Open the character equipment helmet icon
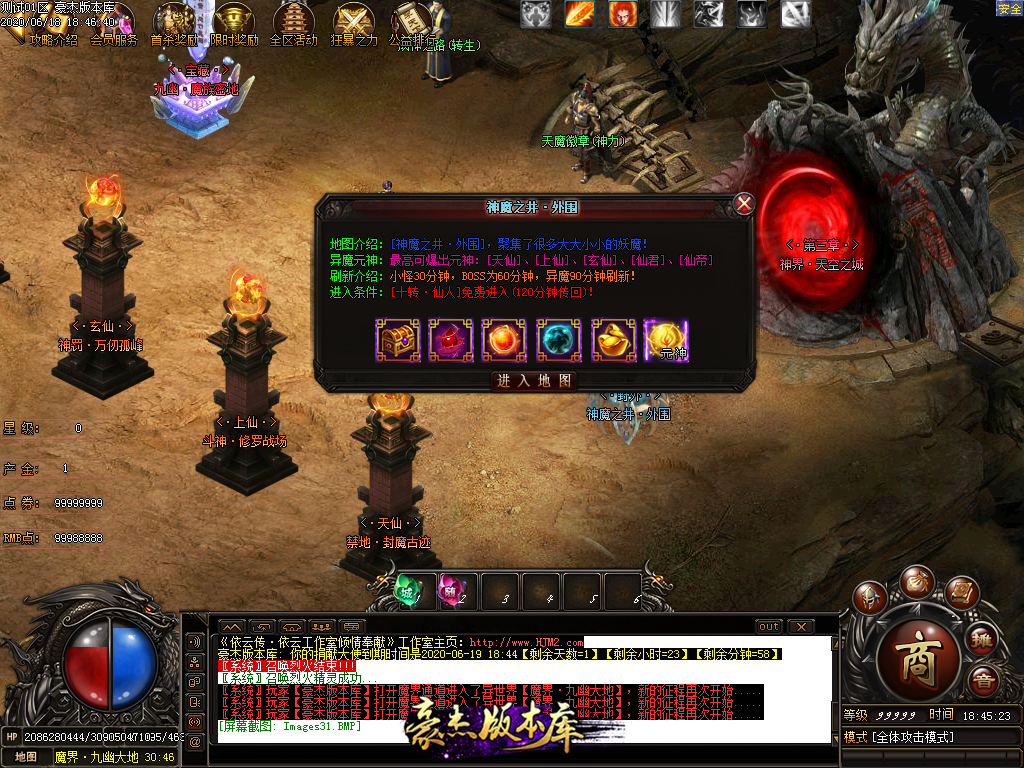 pyautogui.click(x=868, y=598)
